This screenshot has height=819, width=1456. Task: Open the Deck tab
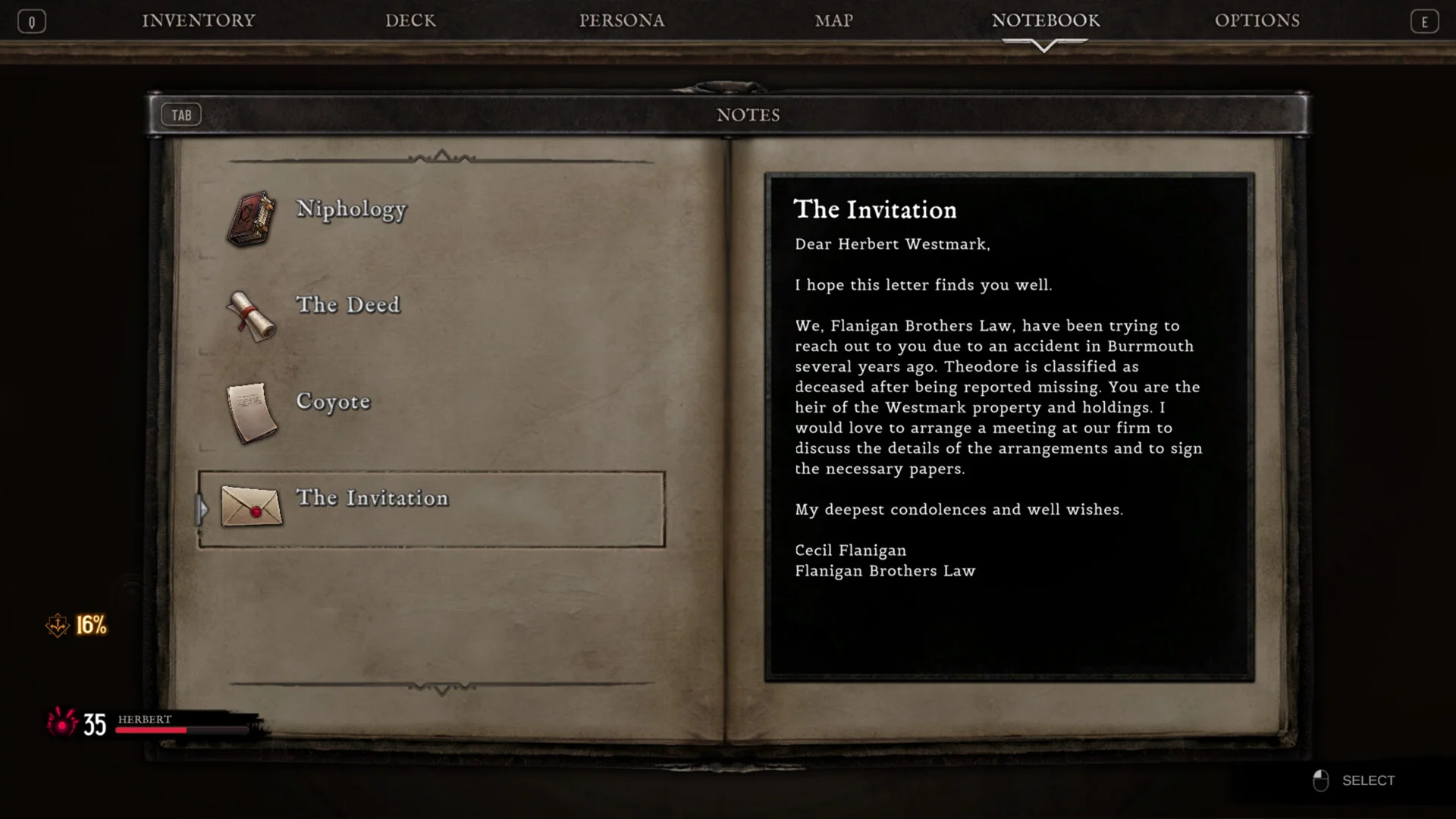tap(410, 20)
